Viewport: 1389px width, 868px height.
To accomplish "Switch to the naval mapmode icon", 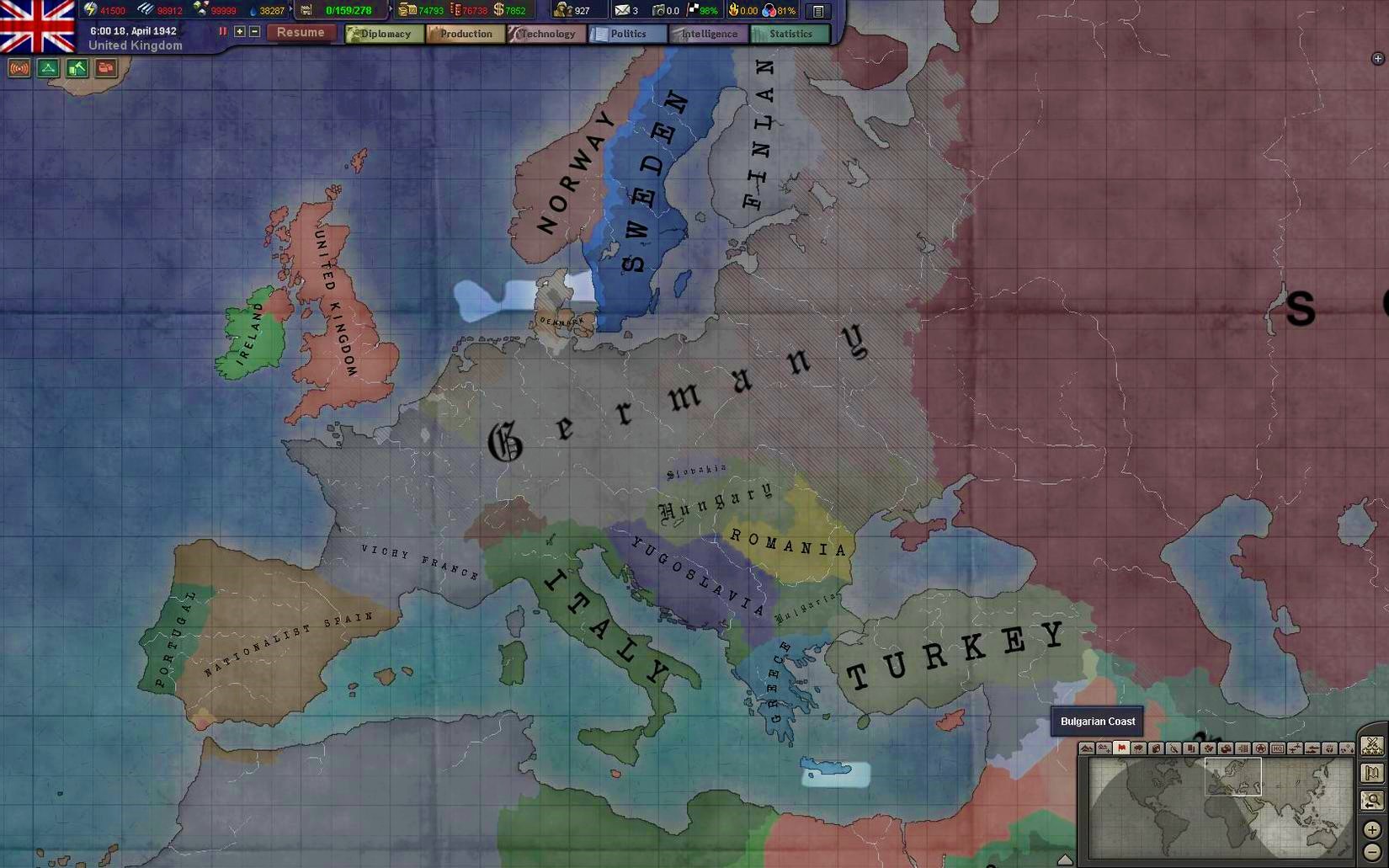I will tap(1312, 749).
